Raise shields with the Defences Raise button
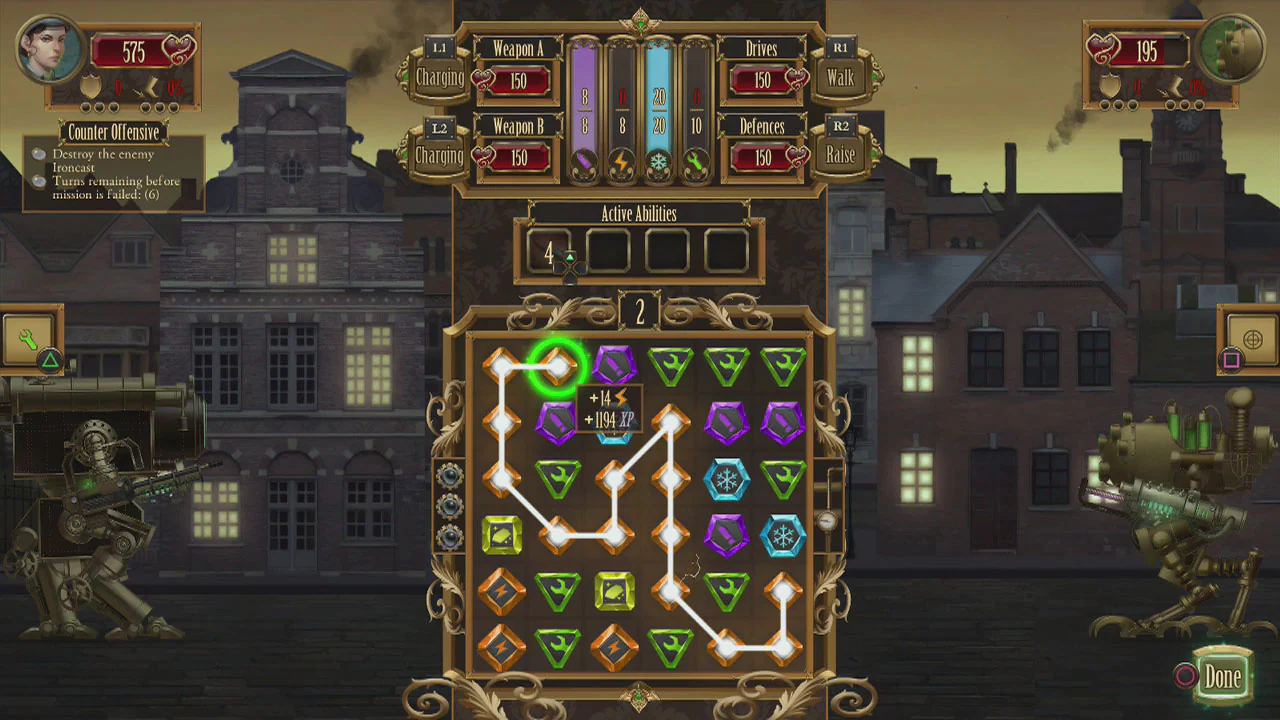Image resolution: width=1280 pixels, height=720 pixels. click(840, 155)
